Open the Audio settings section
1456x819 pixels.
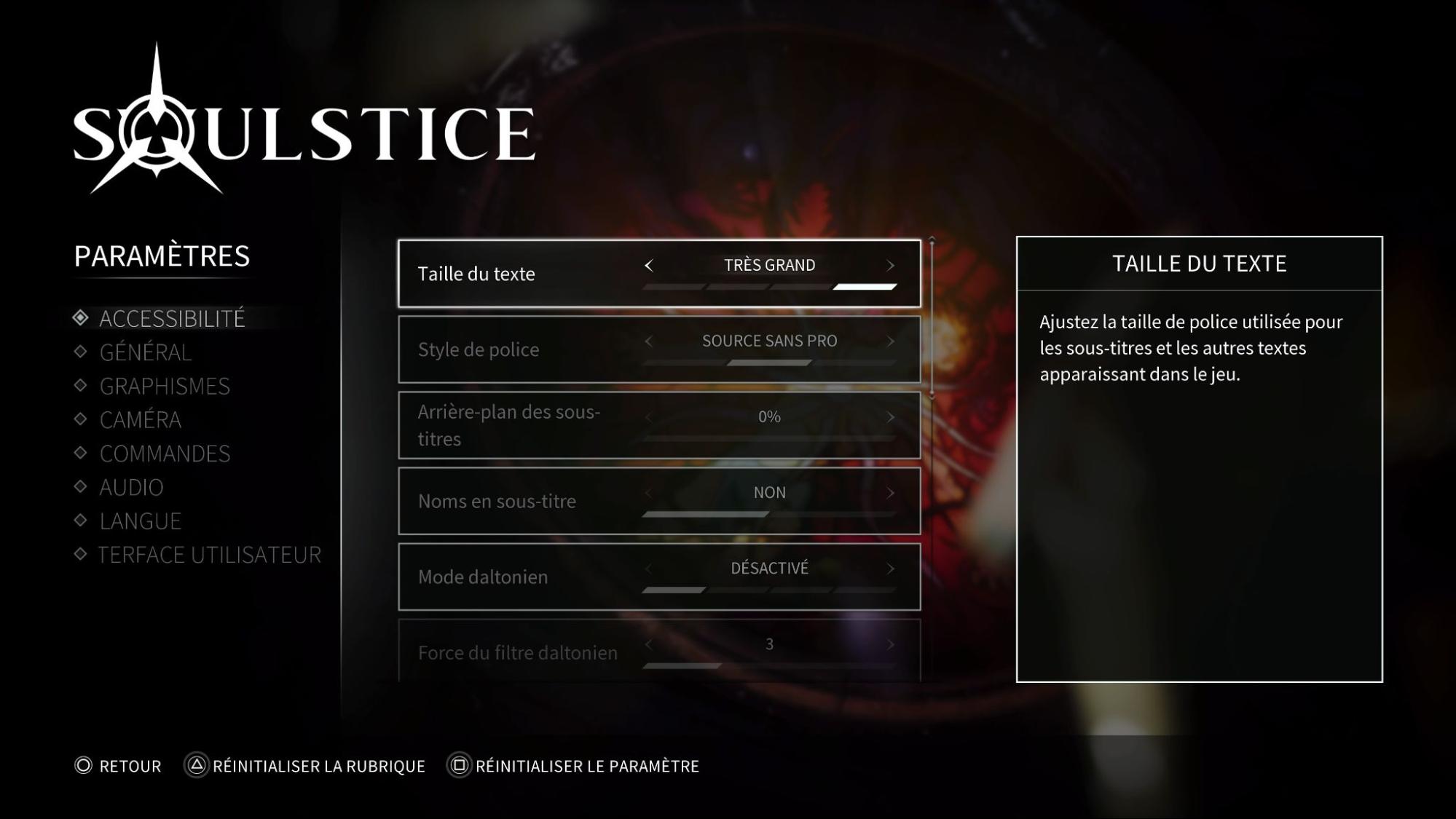[131, 487]
